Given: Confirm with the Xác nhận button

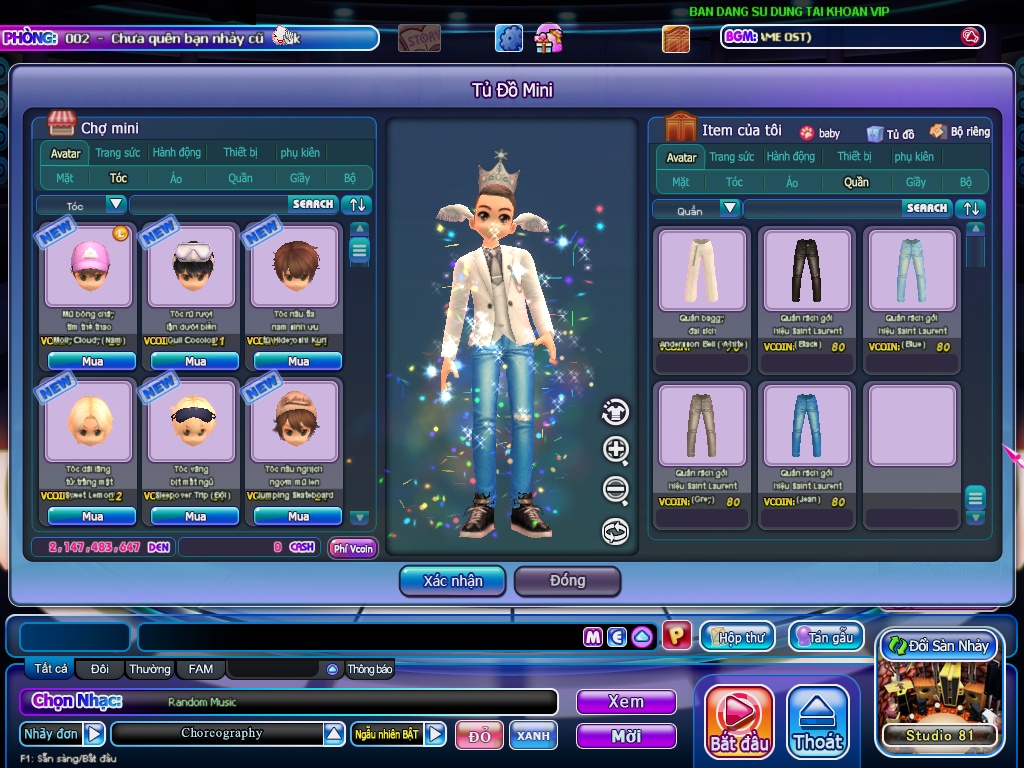Looking at the screenshot, I should pyautogui.click(x=453, y=580).
